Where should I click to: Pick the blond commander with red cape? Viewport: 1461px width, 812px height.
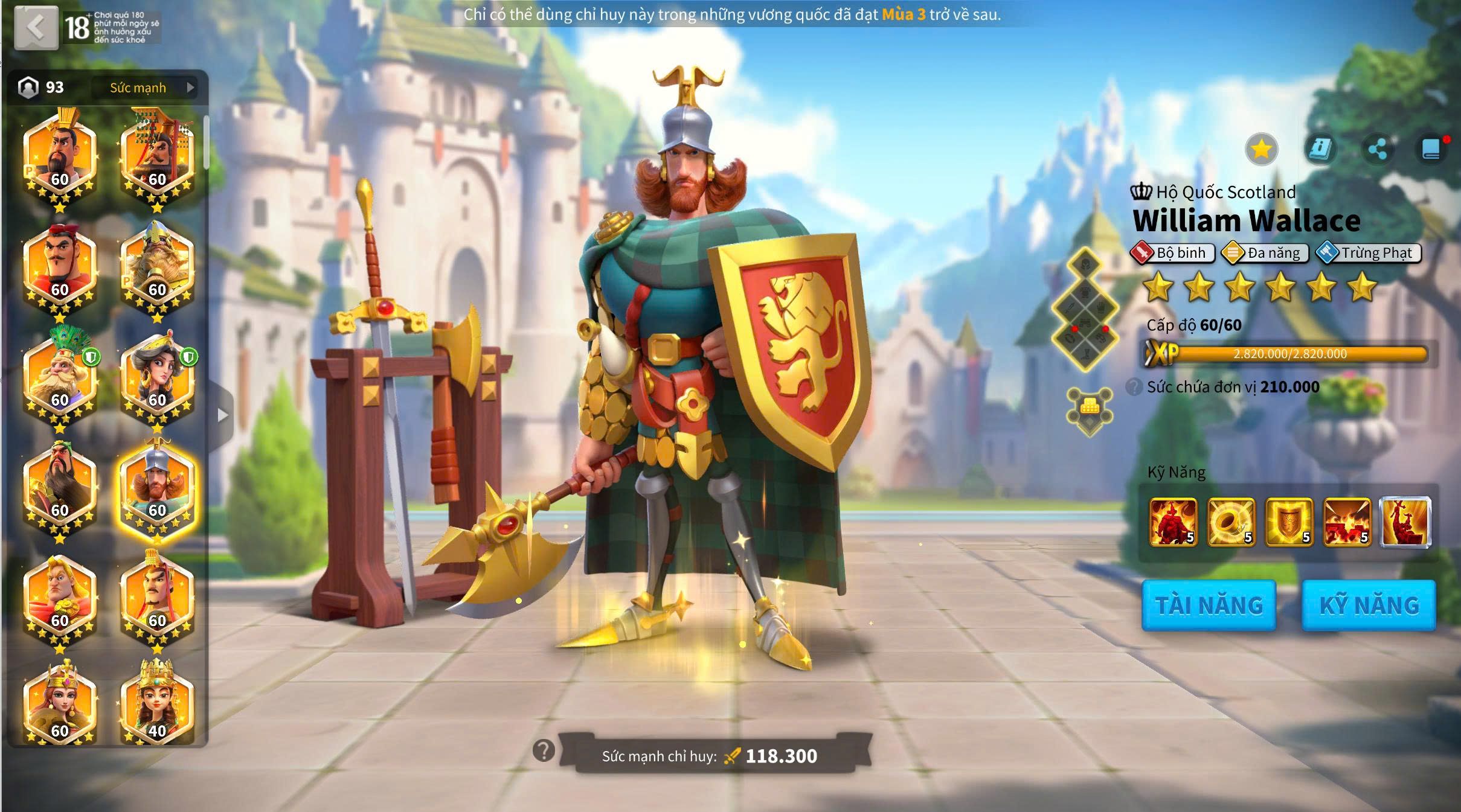pos(60,598)
